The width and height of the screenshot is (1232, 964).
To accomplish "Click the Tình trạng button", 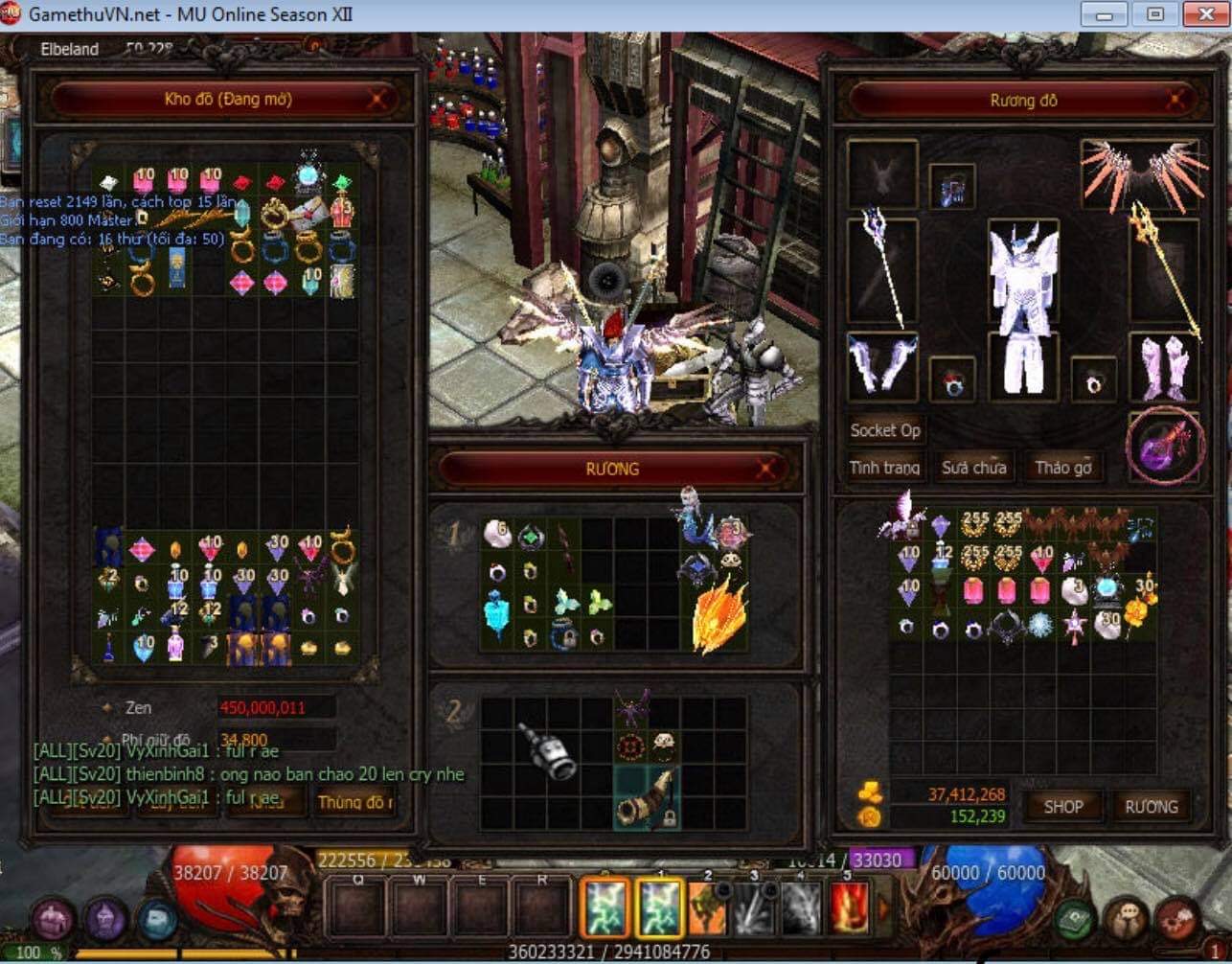I will tap(884, 468).
